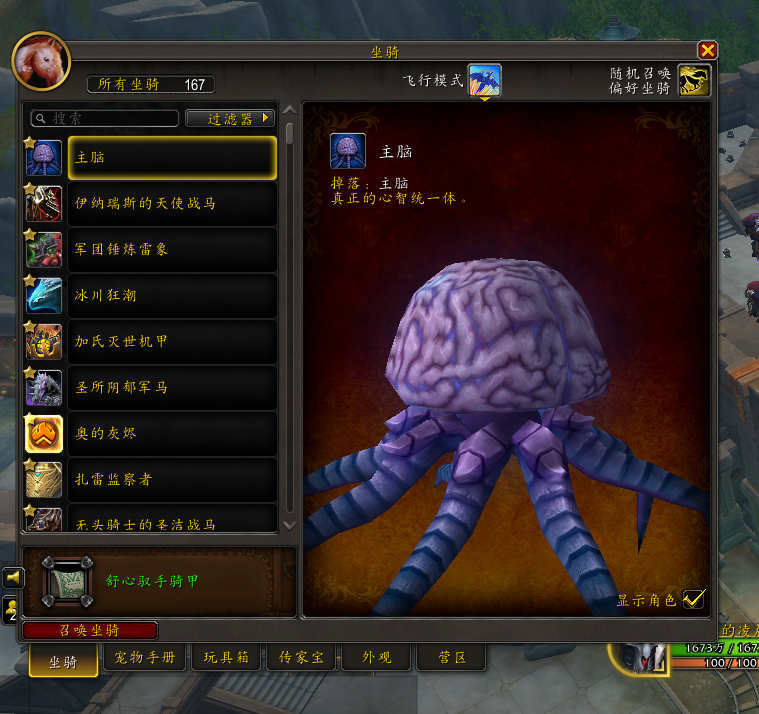Pick the 扎雷监察者 mount
This screenshot has width=759, height=714.
tap(172, 479)
